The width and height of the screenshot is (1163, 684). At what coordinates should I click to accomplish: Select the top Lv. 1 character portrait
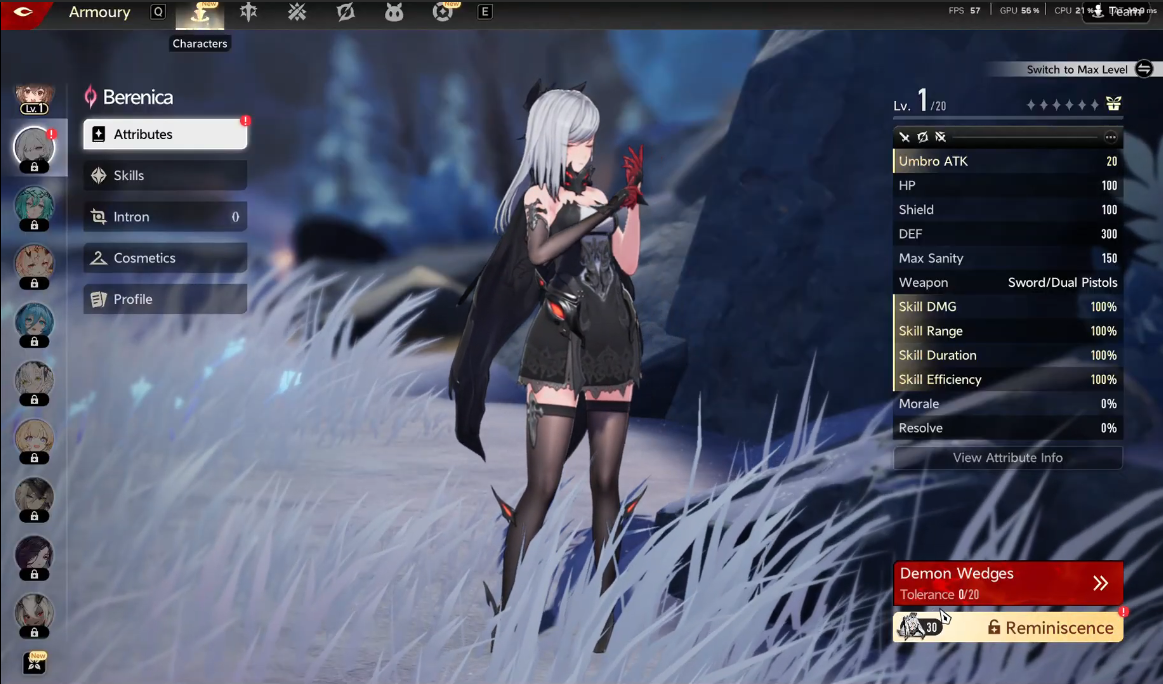pyautogui.click(x=34, y=98)
